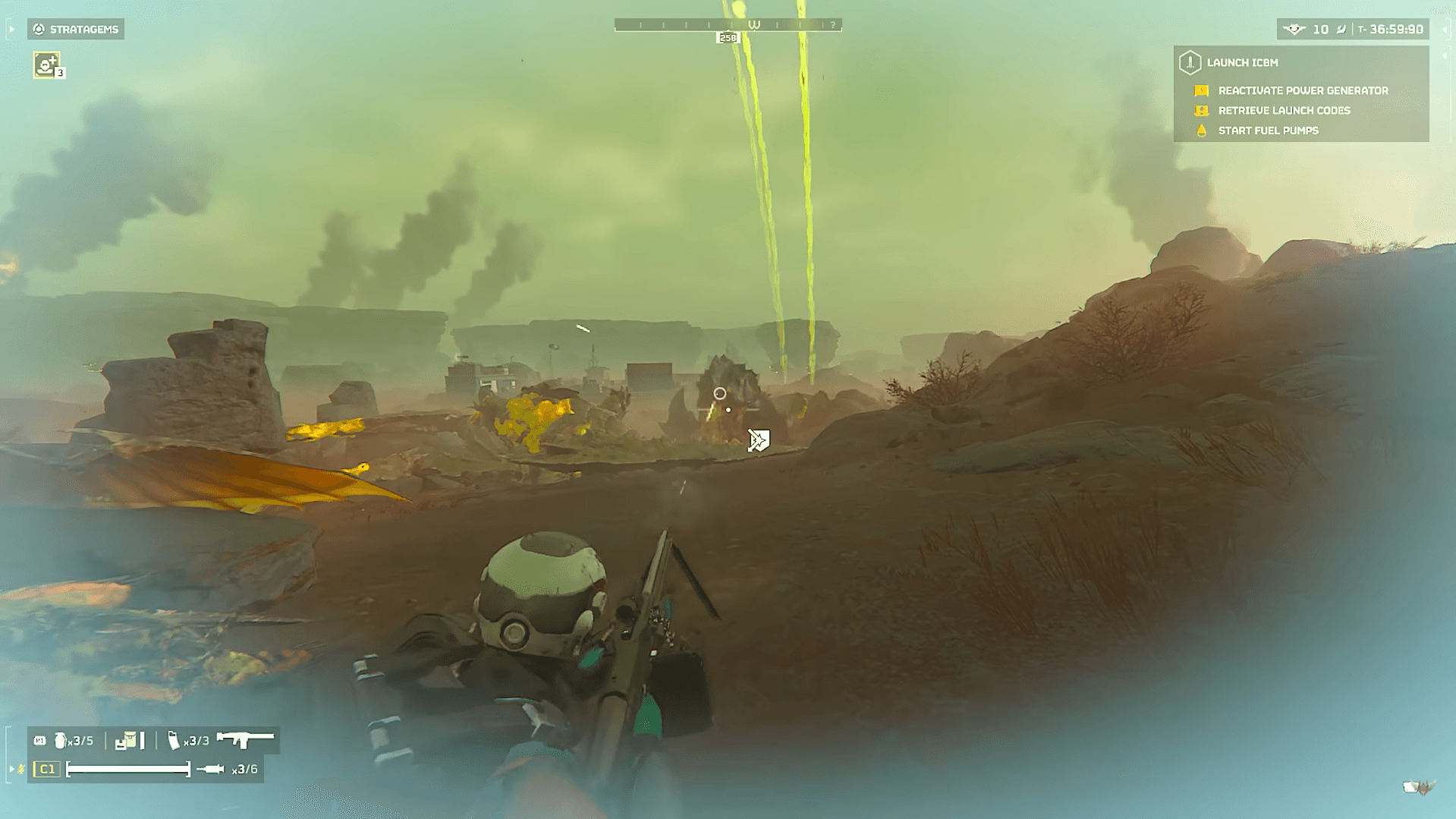The width and height of the screenshot is (1456, 819).
Task: Click the compass heading bar
Action: [728, 25]
